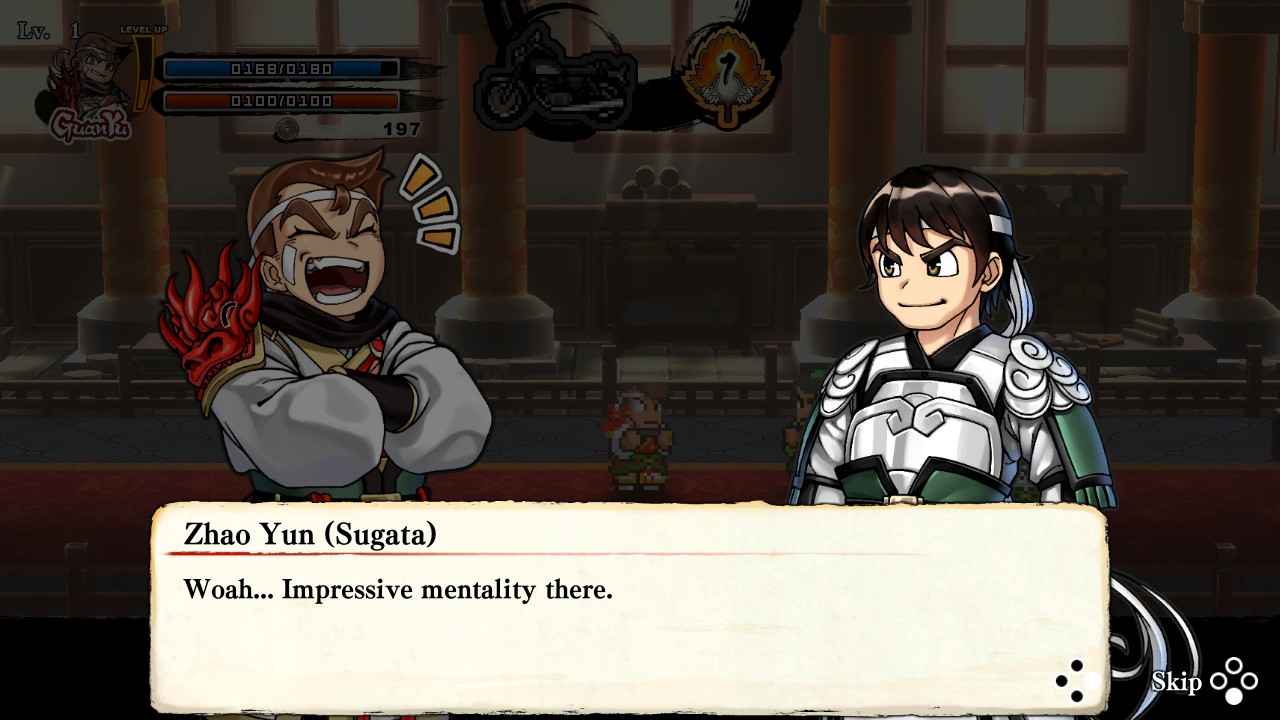Advance Zhao Yun's dialogue text box
1280x720 pixels.
click(1070, 681)
